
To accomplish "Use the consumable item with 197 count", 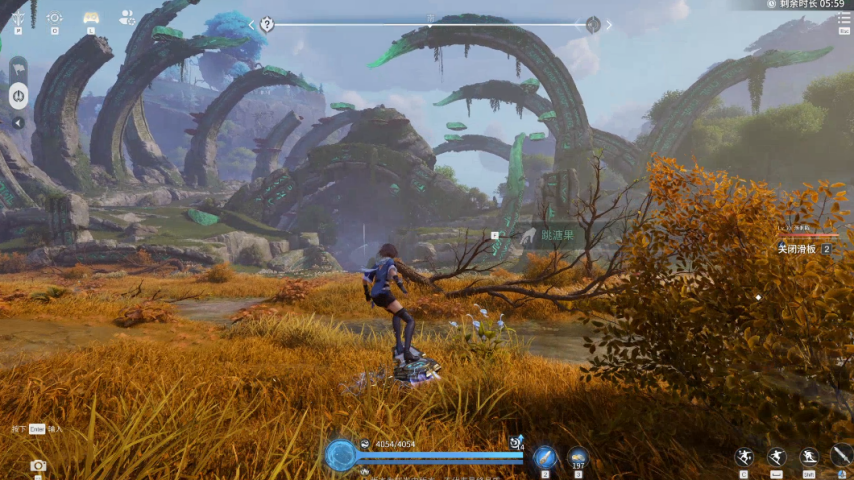I will click(578, 456).
